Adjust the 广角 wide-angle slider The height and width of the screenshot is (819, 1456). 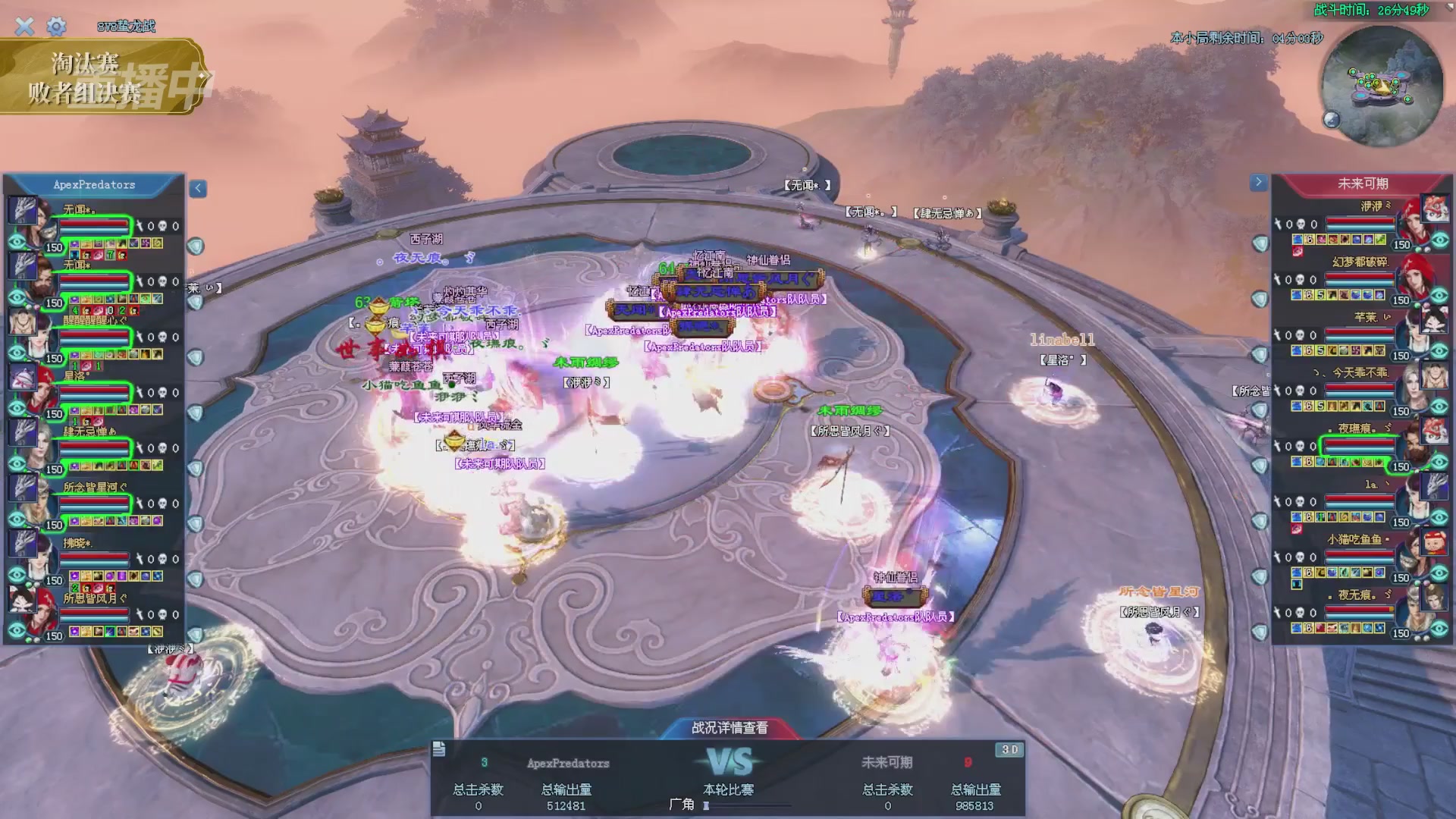(x=707, y=805)
